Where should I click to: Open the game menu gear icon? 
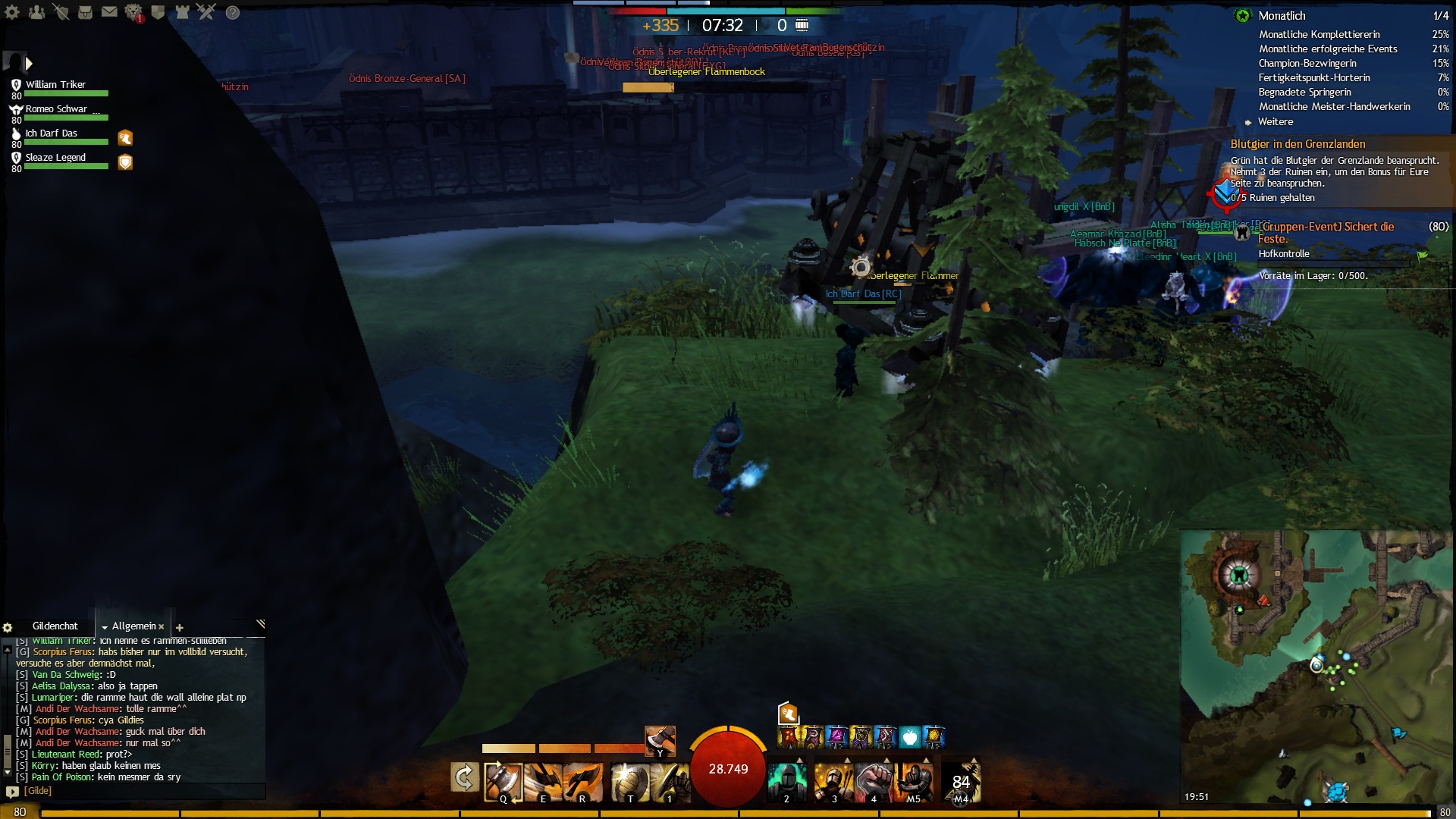click(x=12, y=12)
